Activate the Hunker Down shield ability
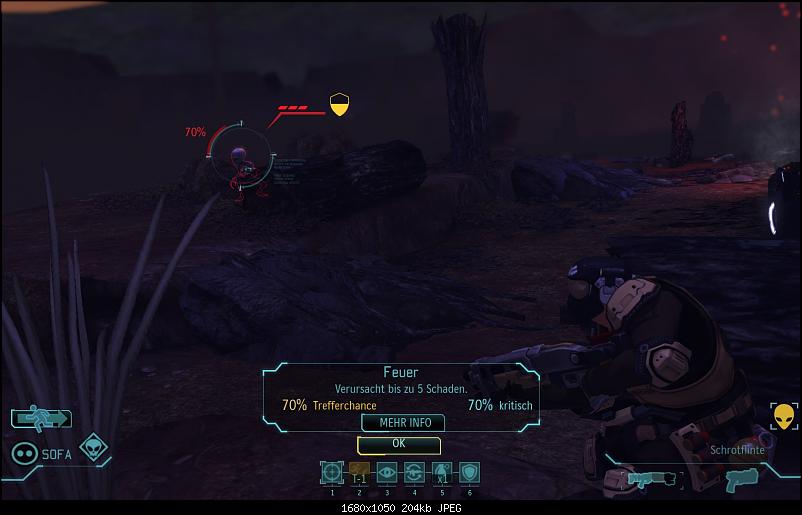This screenshot has width=802, height=515. [x=468, y=473]
